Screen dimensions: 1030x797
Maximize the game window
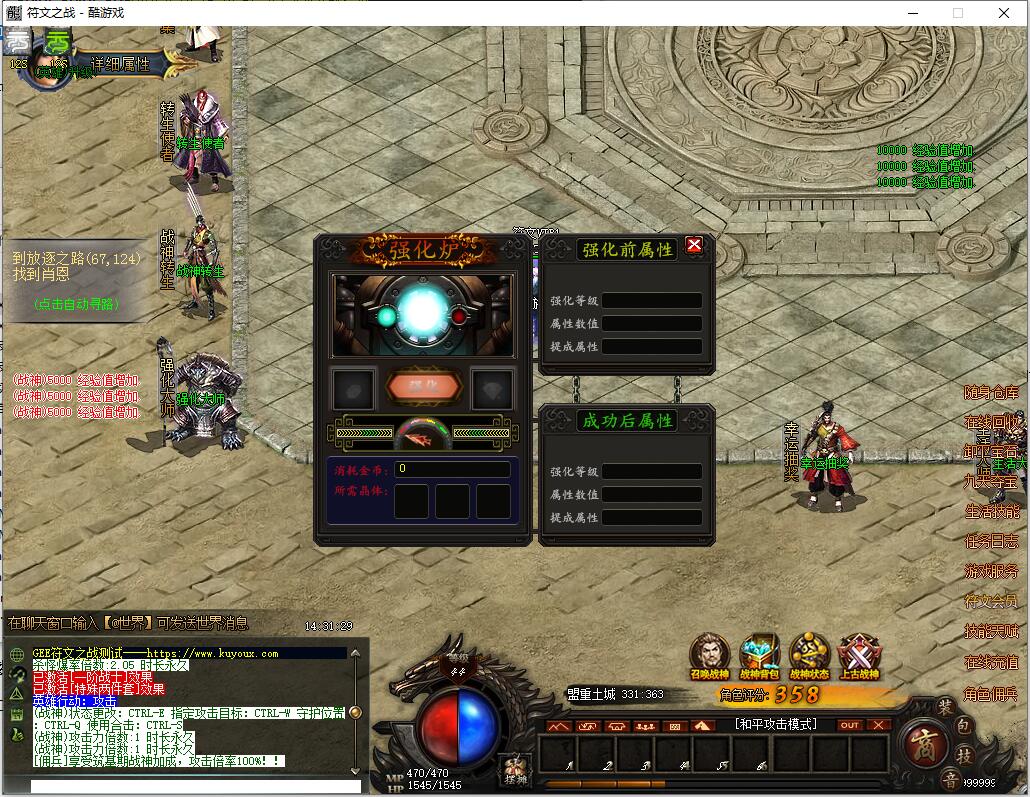click(958, 13)
